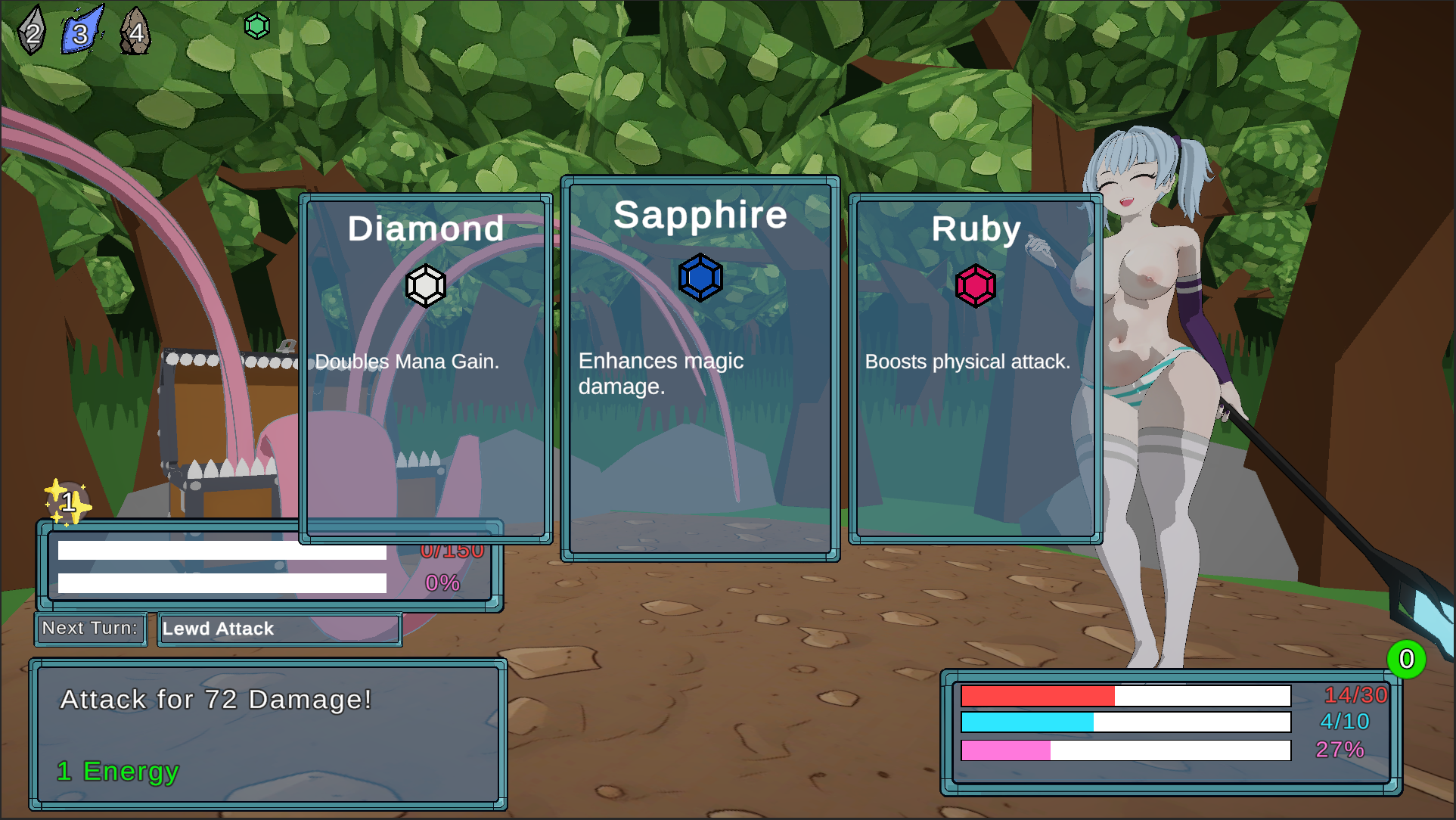The image size is (1456, 820).
Task: Click the grey crystal icon numbered 2
Action: pos(33,30)
